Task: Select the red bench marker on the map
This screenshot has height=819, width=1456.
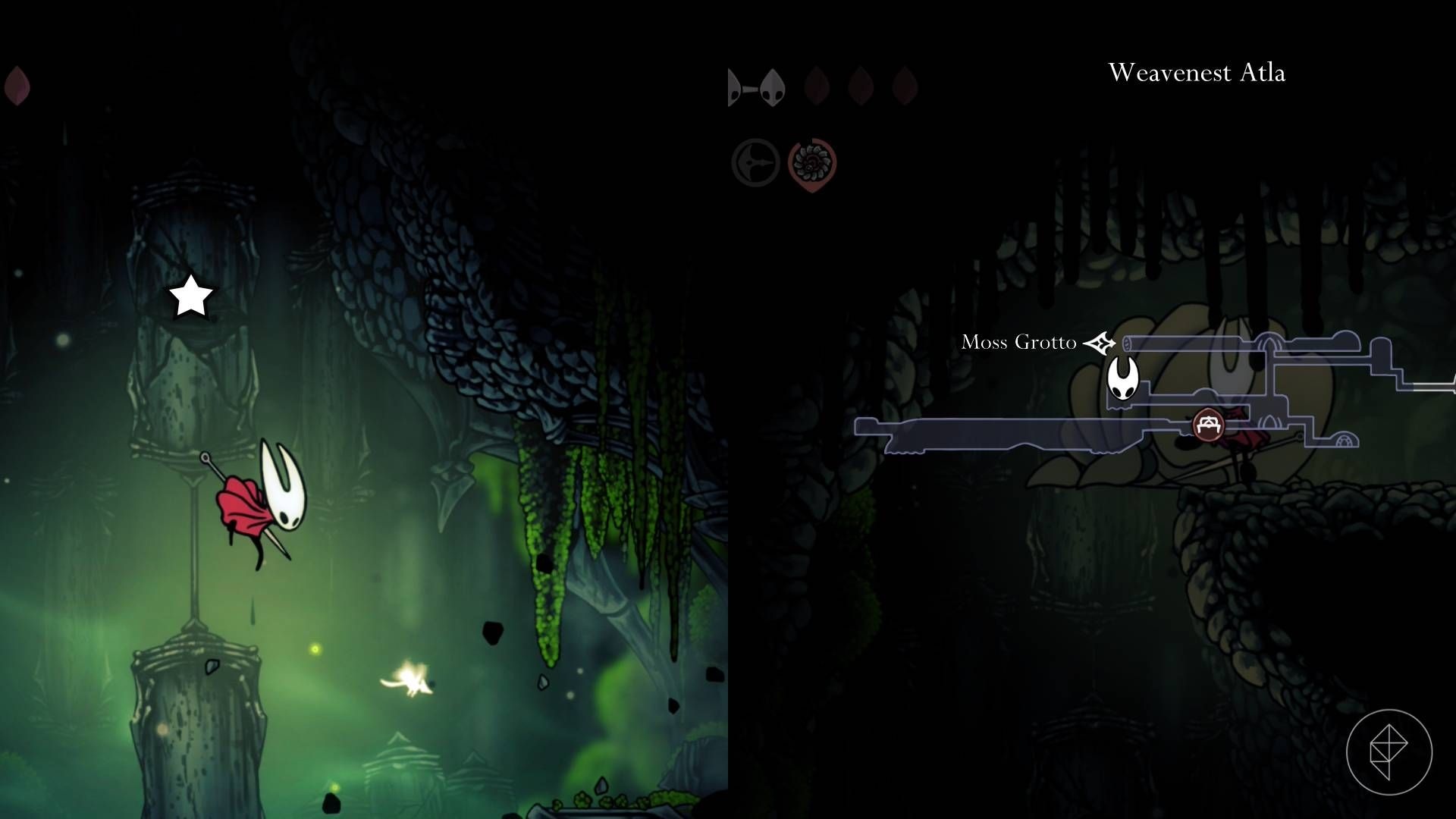Action: click(x=1208, y=424)
